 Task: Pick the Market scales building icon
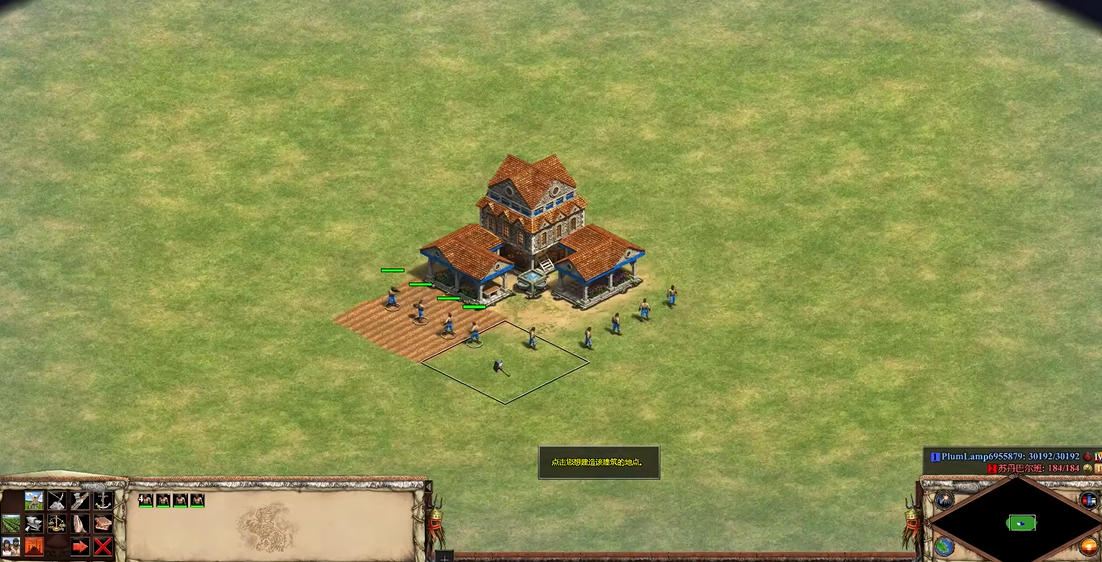(57, 523)
